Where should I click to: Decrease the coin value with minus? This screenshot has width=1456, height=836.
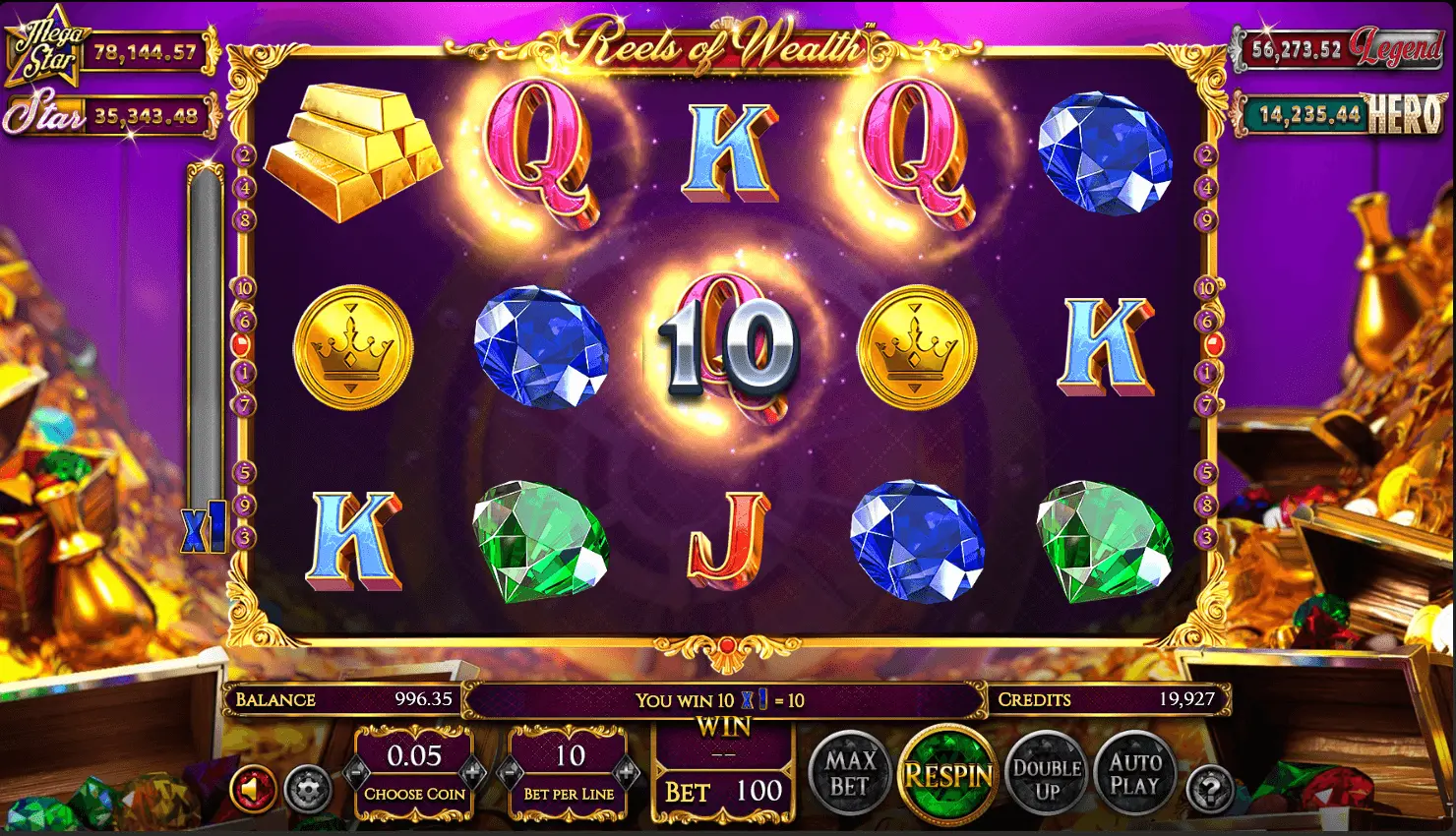click(358, 773)
